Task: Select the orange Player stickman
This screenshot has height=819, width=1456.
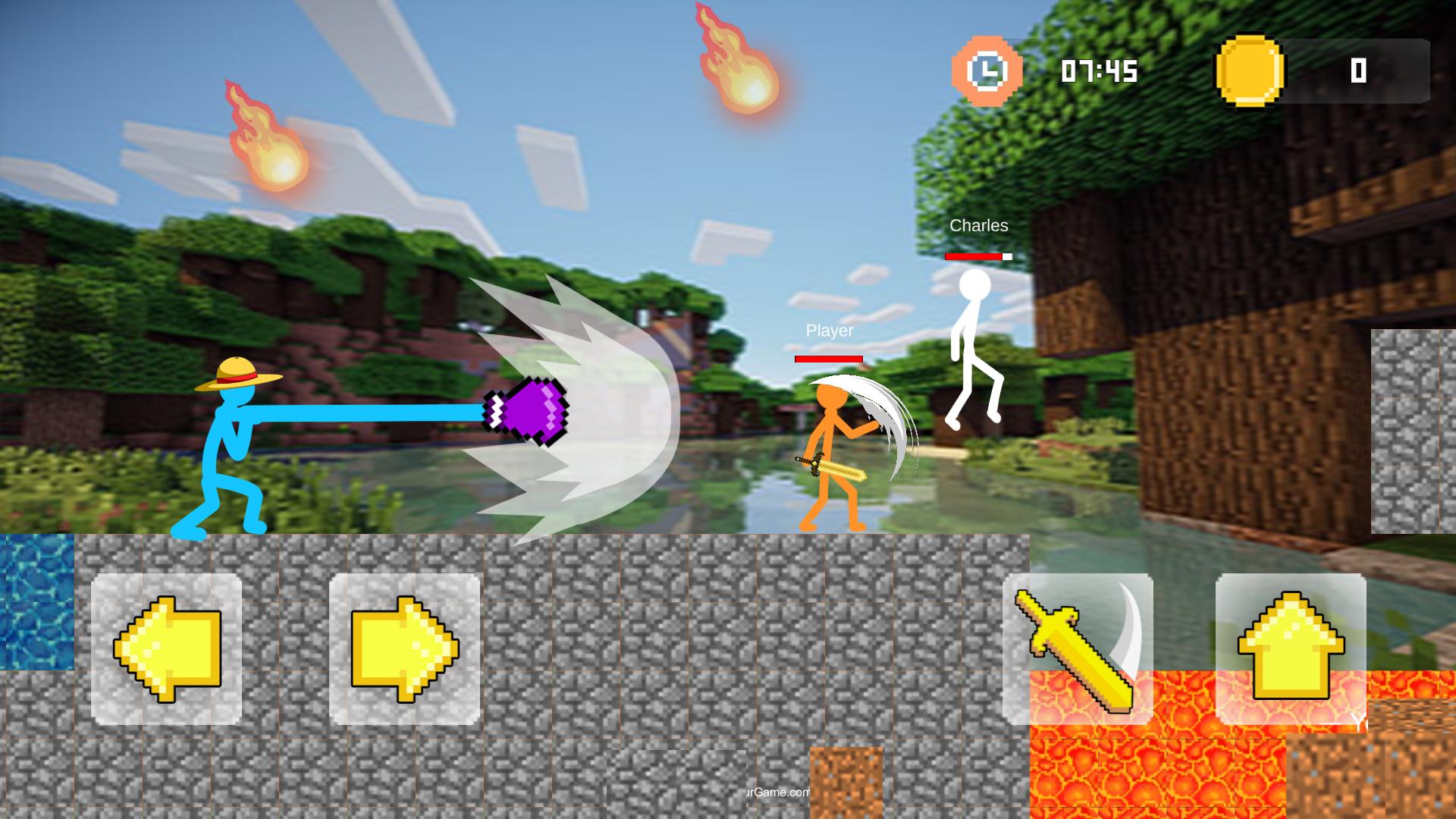Action: (831, 447)
